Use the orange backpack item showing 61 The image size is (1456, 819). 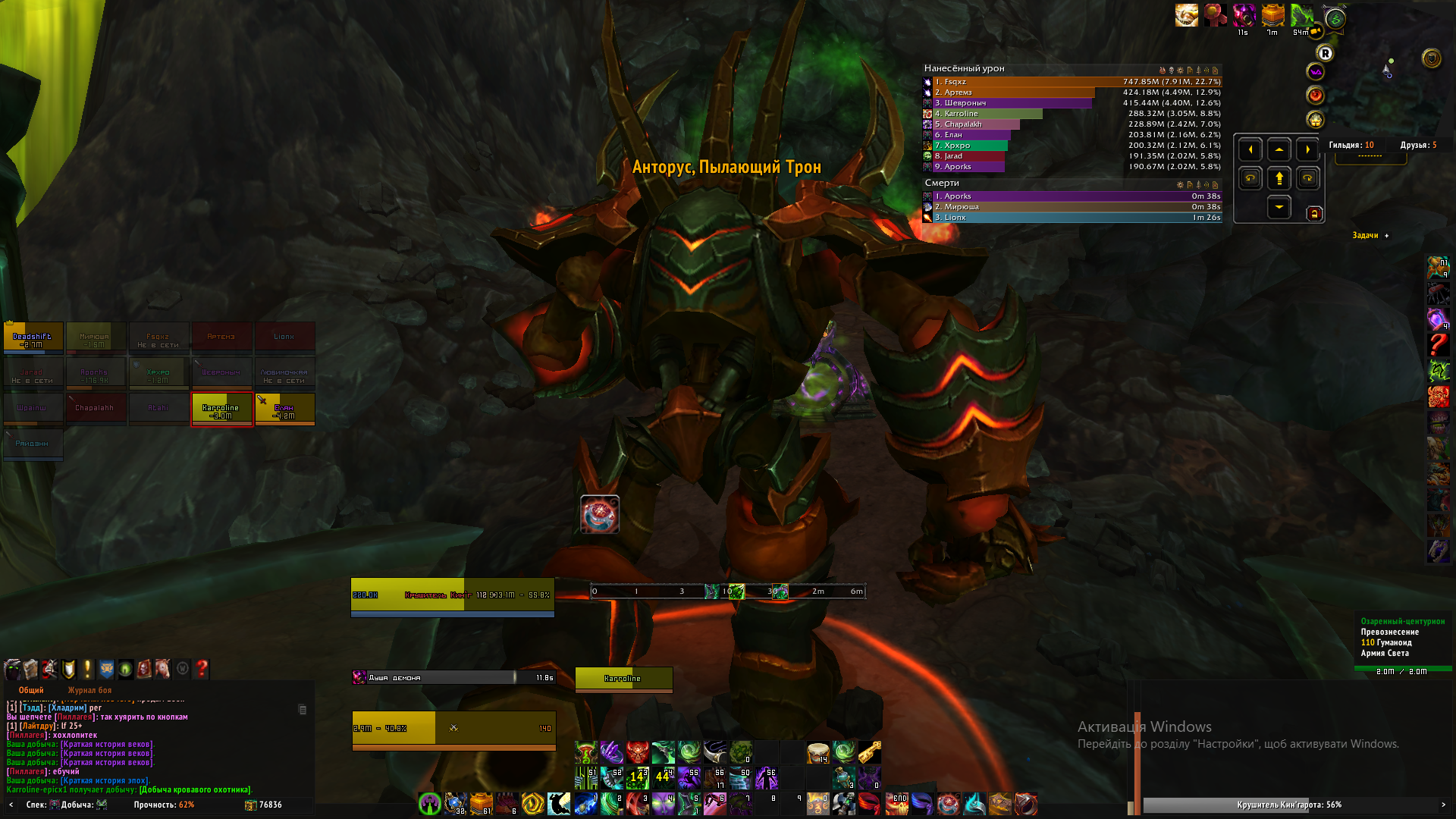pyautogui.click(x=482, y=804)
